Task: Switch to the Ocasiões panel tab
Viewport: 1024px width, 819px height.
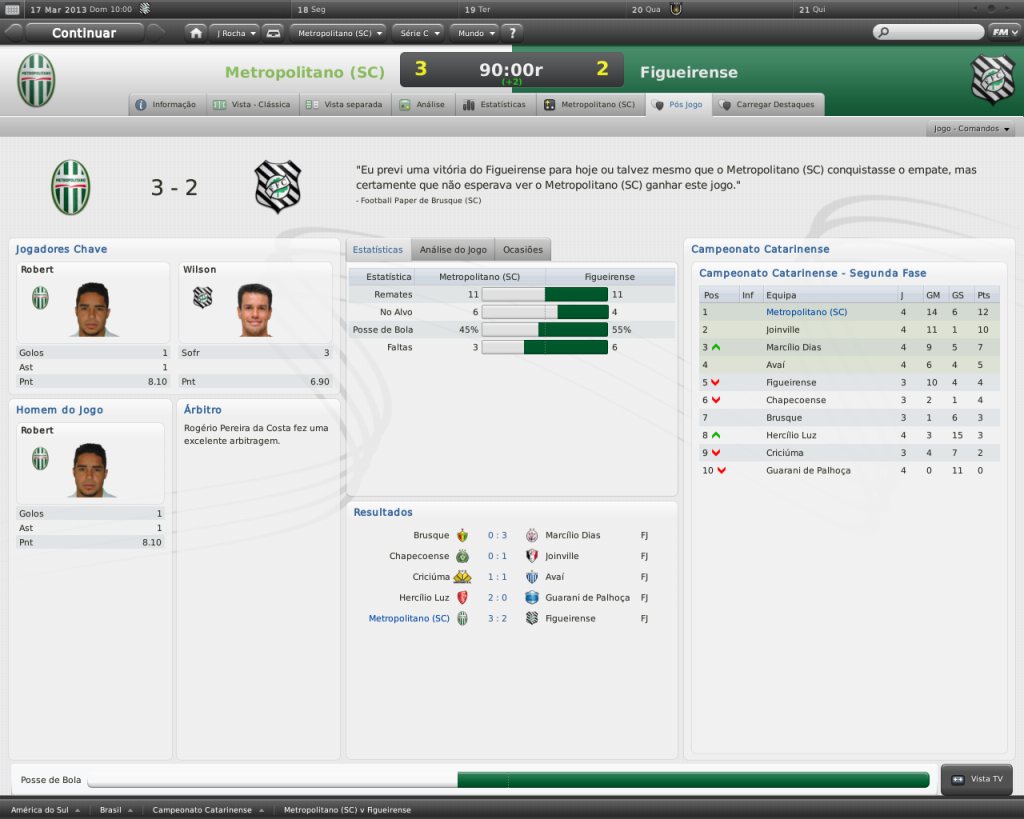Action: tap(523, 250)
